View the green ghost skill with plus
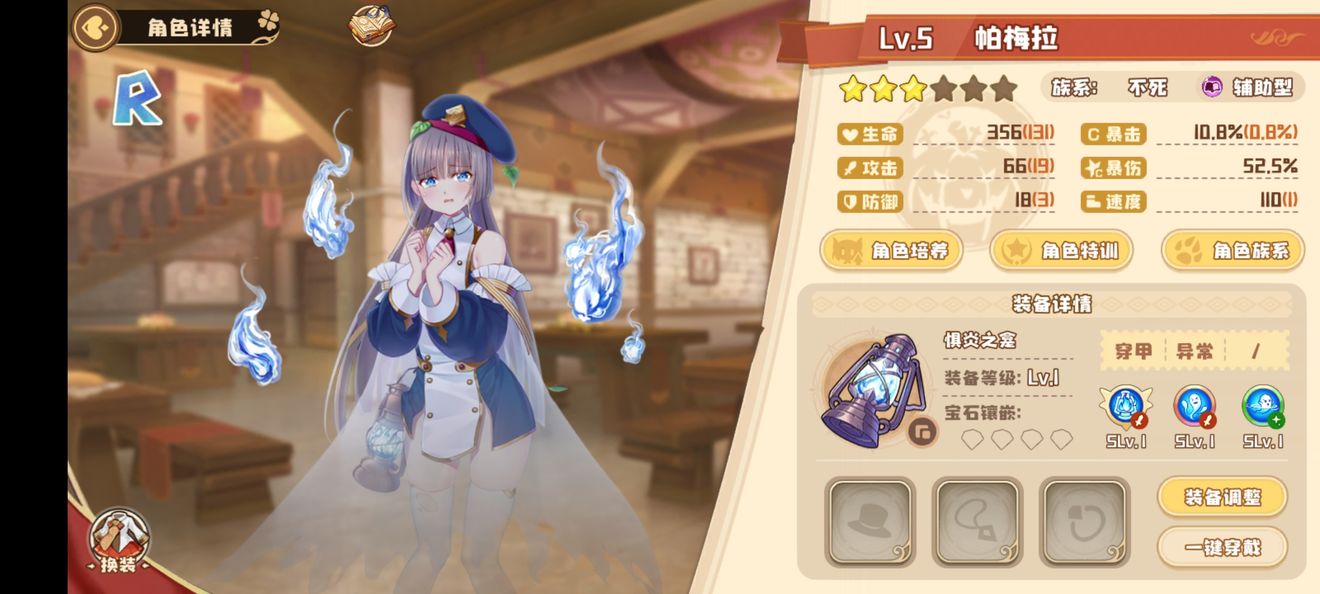 (x=1263, y=407)
